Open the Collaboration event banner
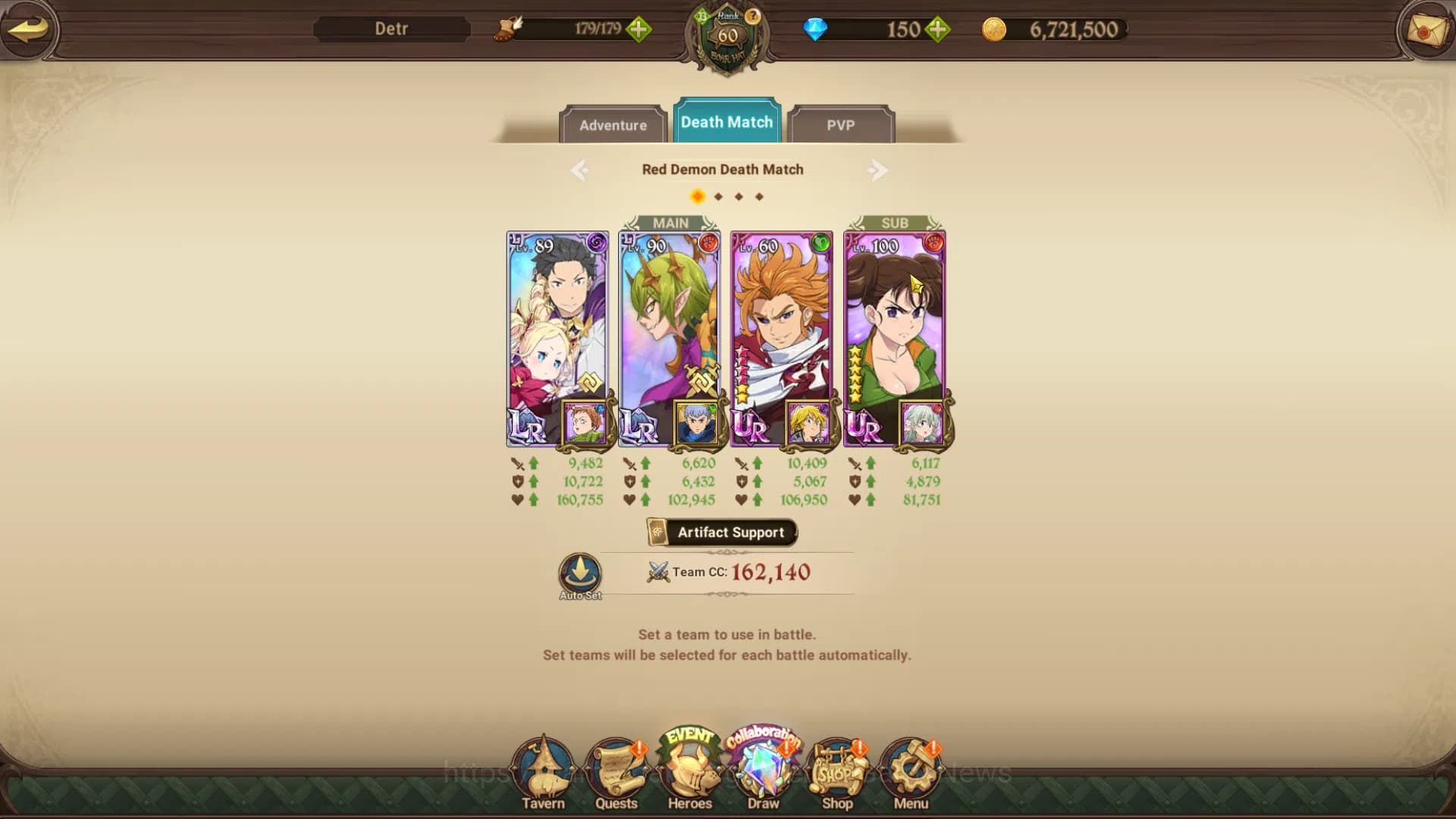Screen dimensions: 1456x819 tap(762, 737)
